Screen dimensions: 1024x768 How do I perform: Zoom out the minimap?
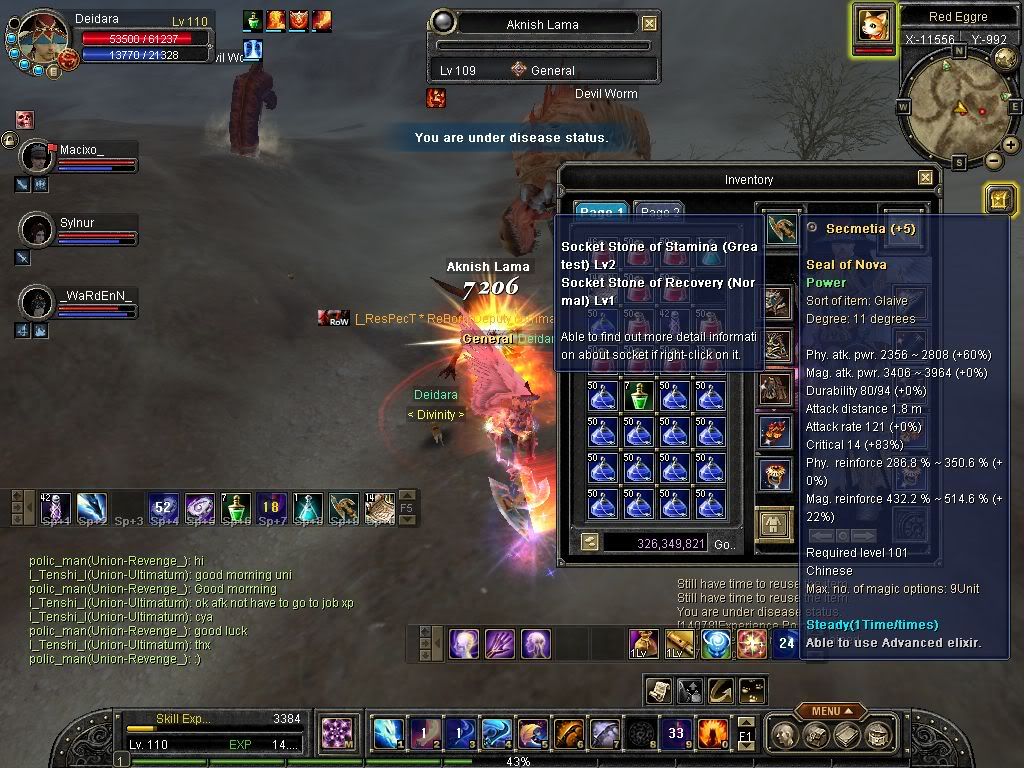993,160
